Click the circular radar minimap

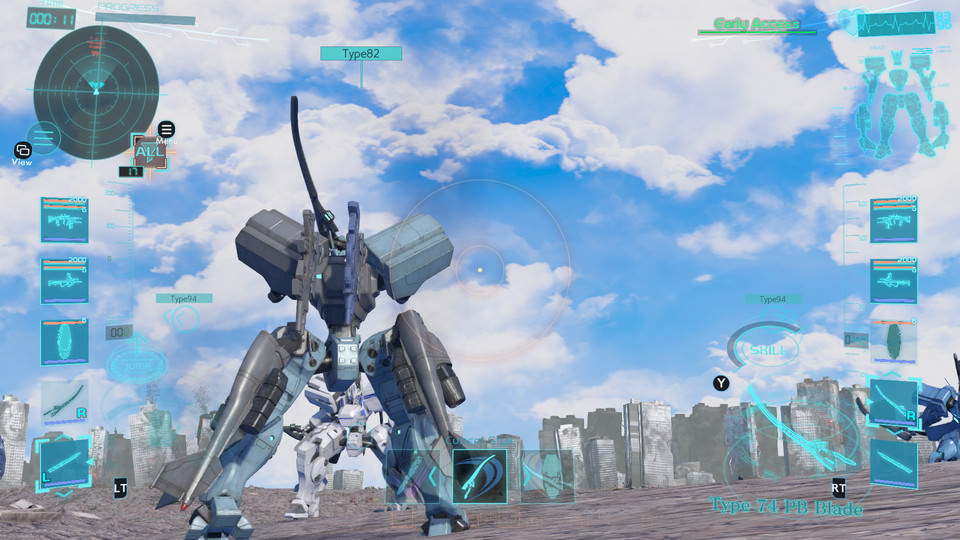click(x=96, y=92)
